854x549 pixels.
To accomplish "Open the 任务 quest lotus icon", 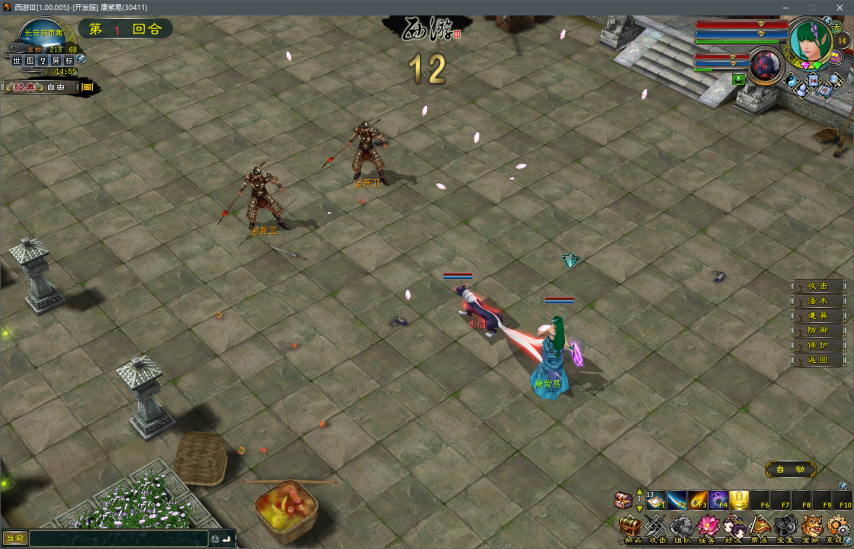I will pos(708,527).
